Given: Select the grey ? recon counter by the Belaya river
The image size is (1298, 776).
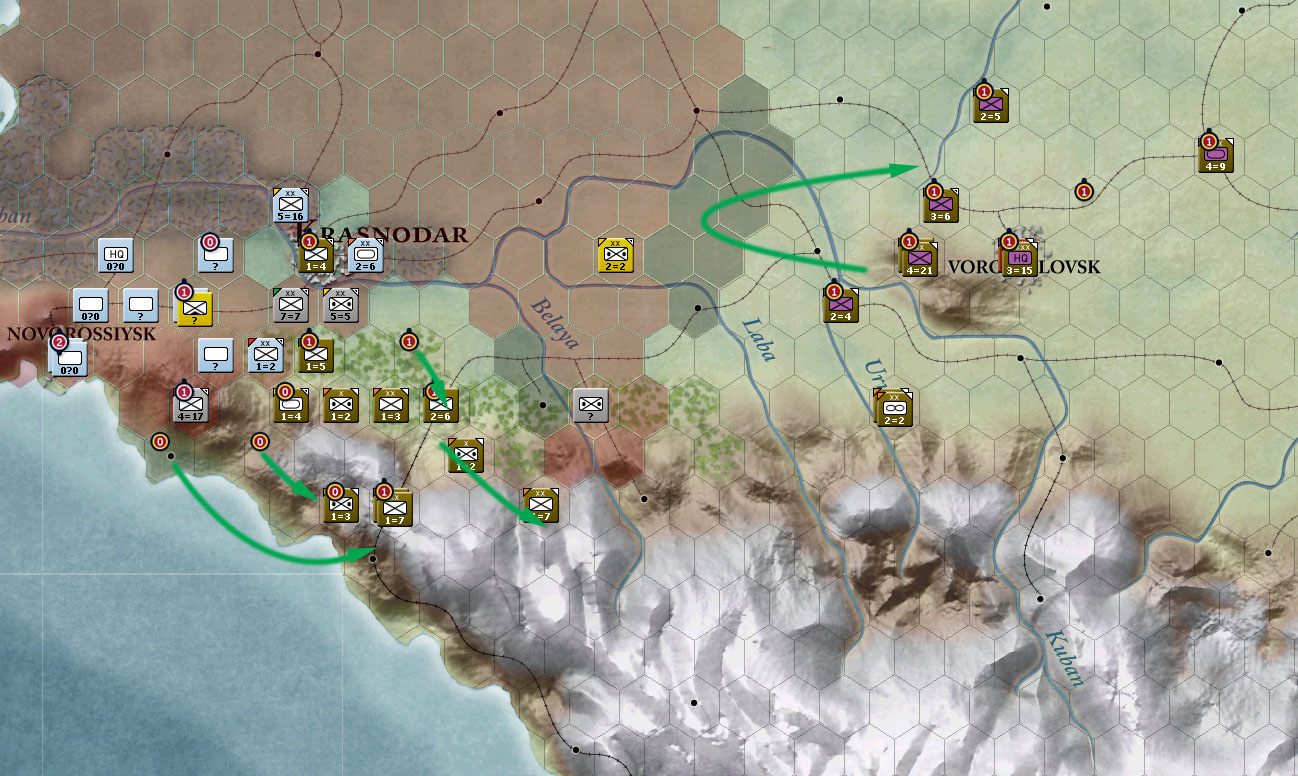Looking at the screenshot, I should tap(589, 407).
